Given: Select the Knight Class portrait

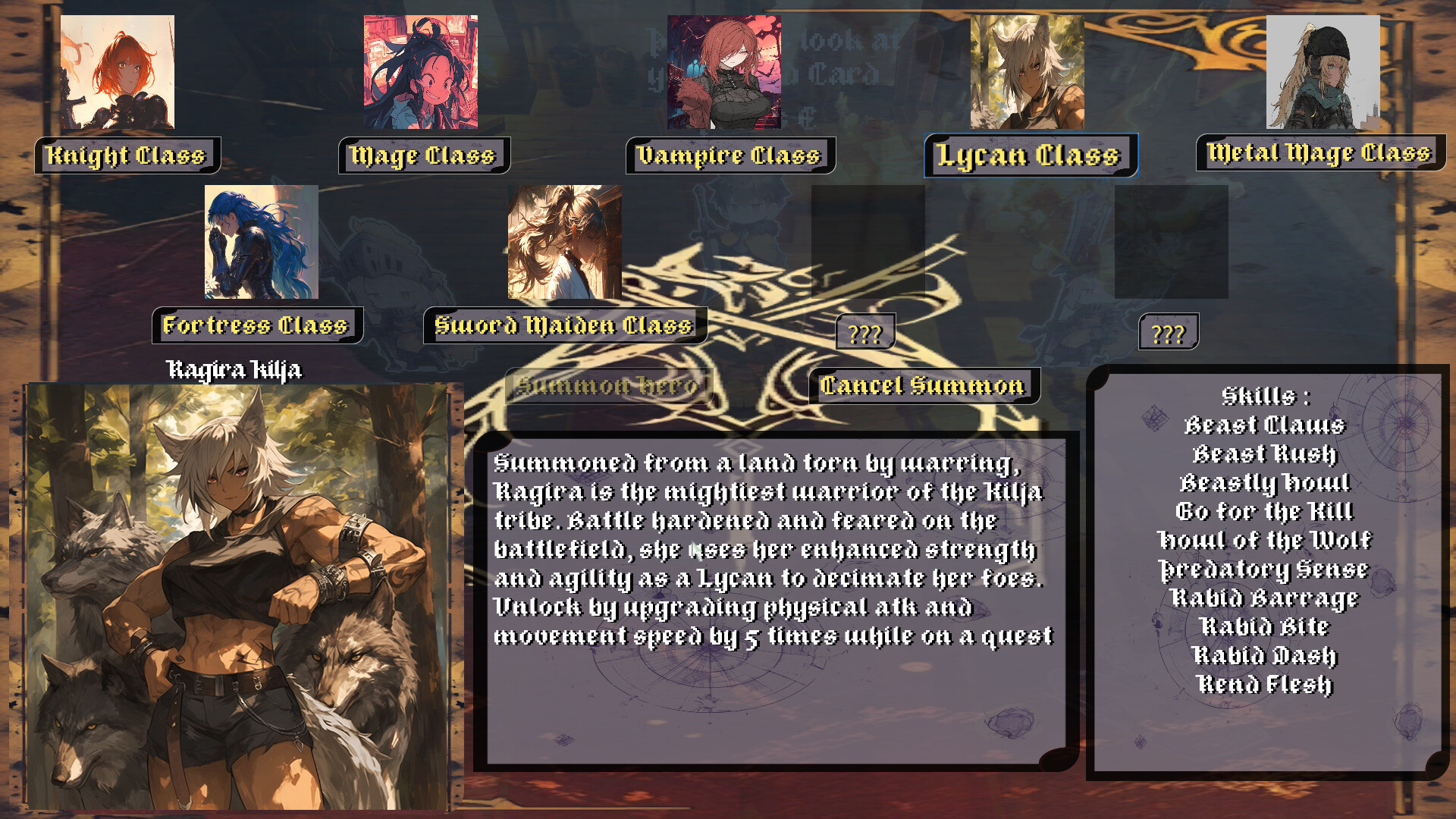Looking at the screenshot, I should pos(119,72).
